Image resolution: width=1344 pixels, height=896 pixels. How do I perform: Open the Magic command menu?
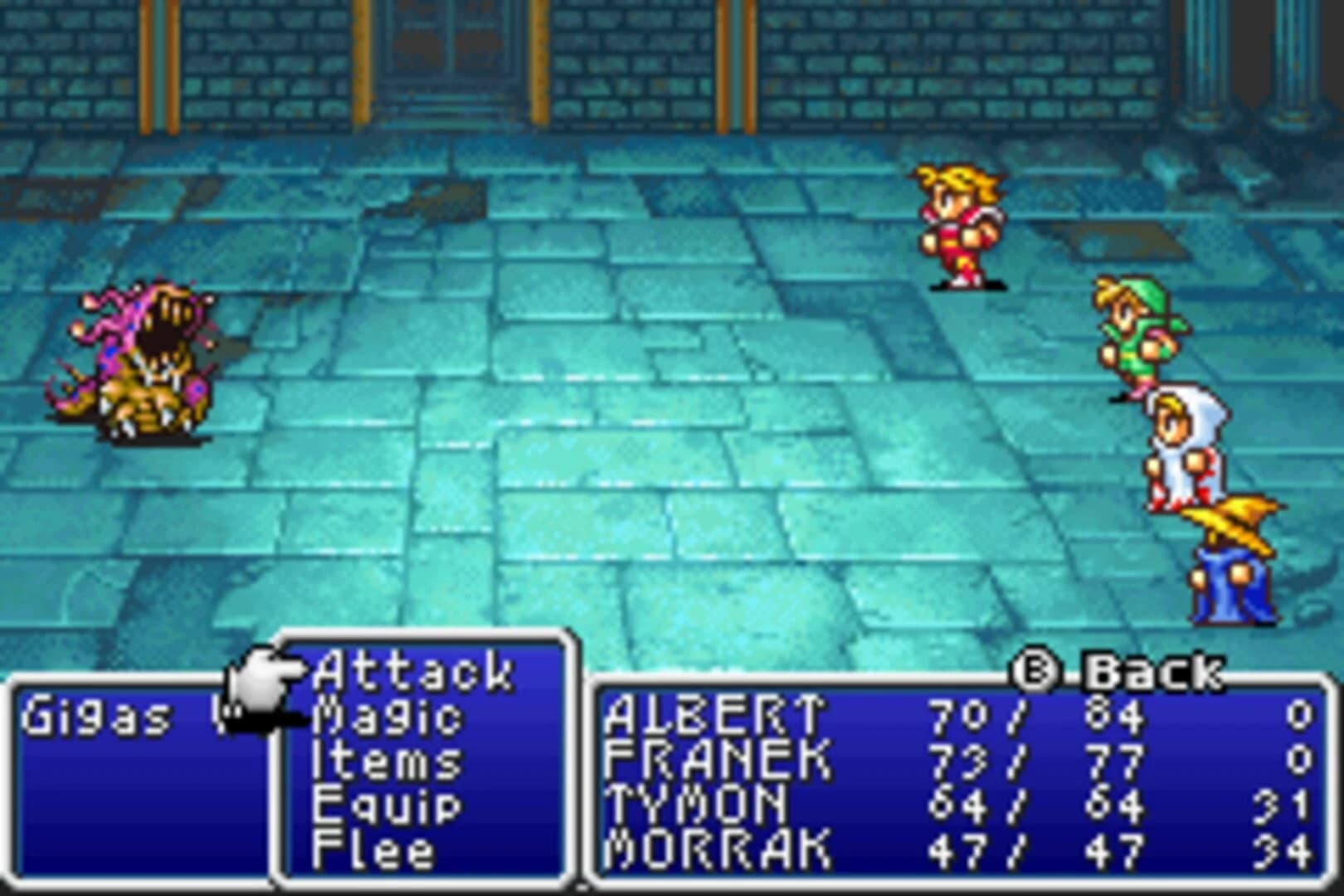click(x=392, y=718)
